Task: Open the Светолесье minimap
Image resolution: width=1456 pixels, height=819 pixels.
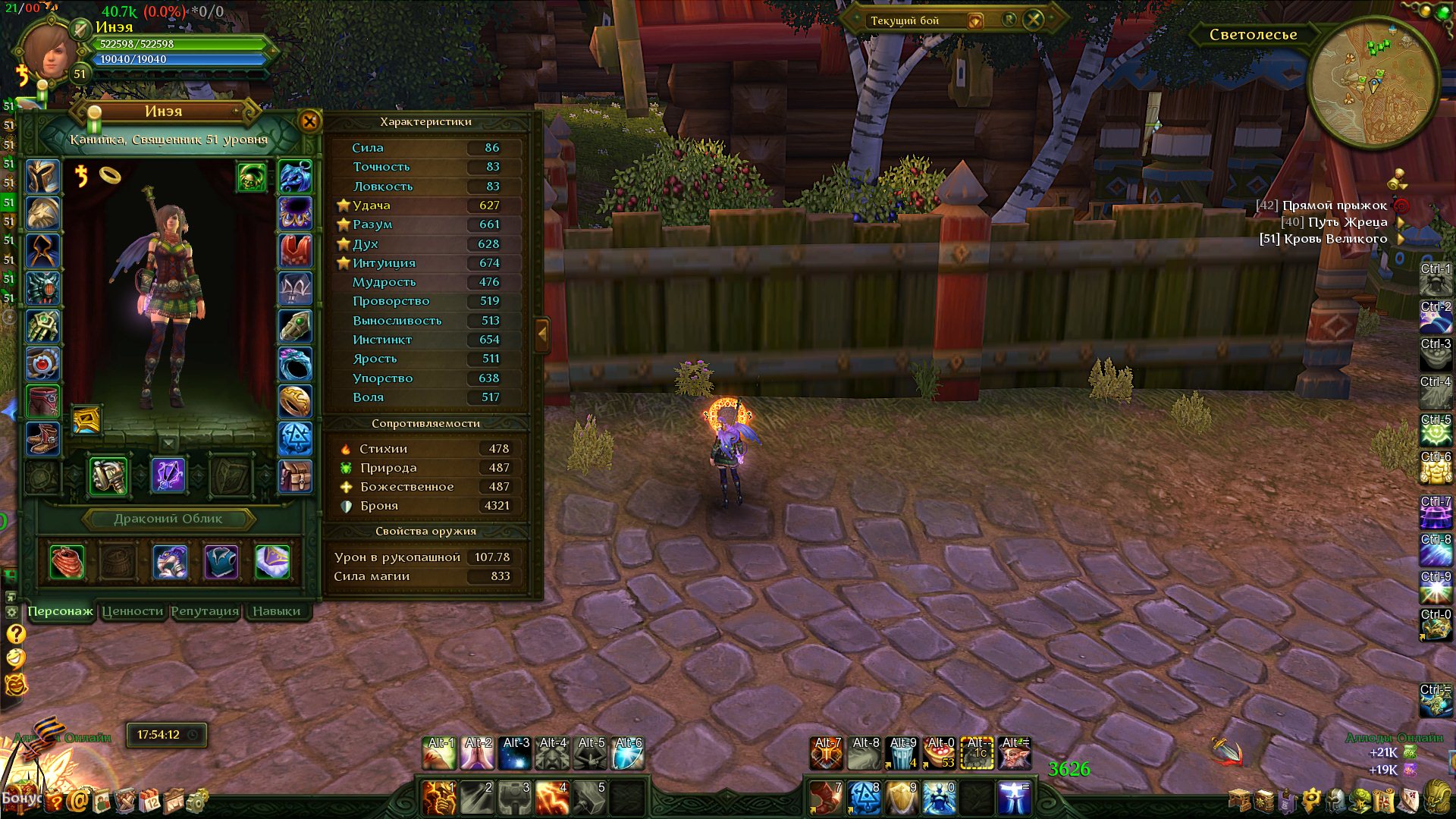Action: click(x=1373, y=83)
